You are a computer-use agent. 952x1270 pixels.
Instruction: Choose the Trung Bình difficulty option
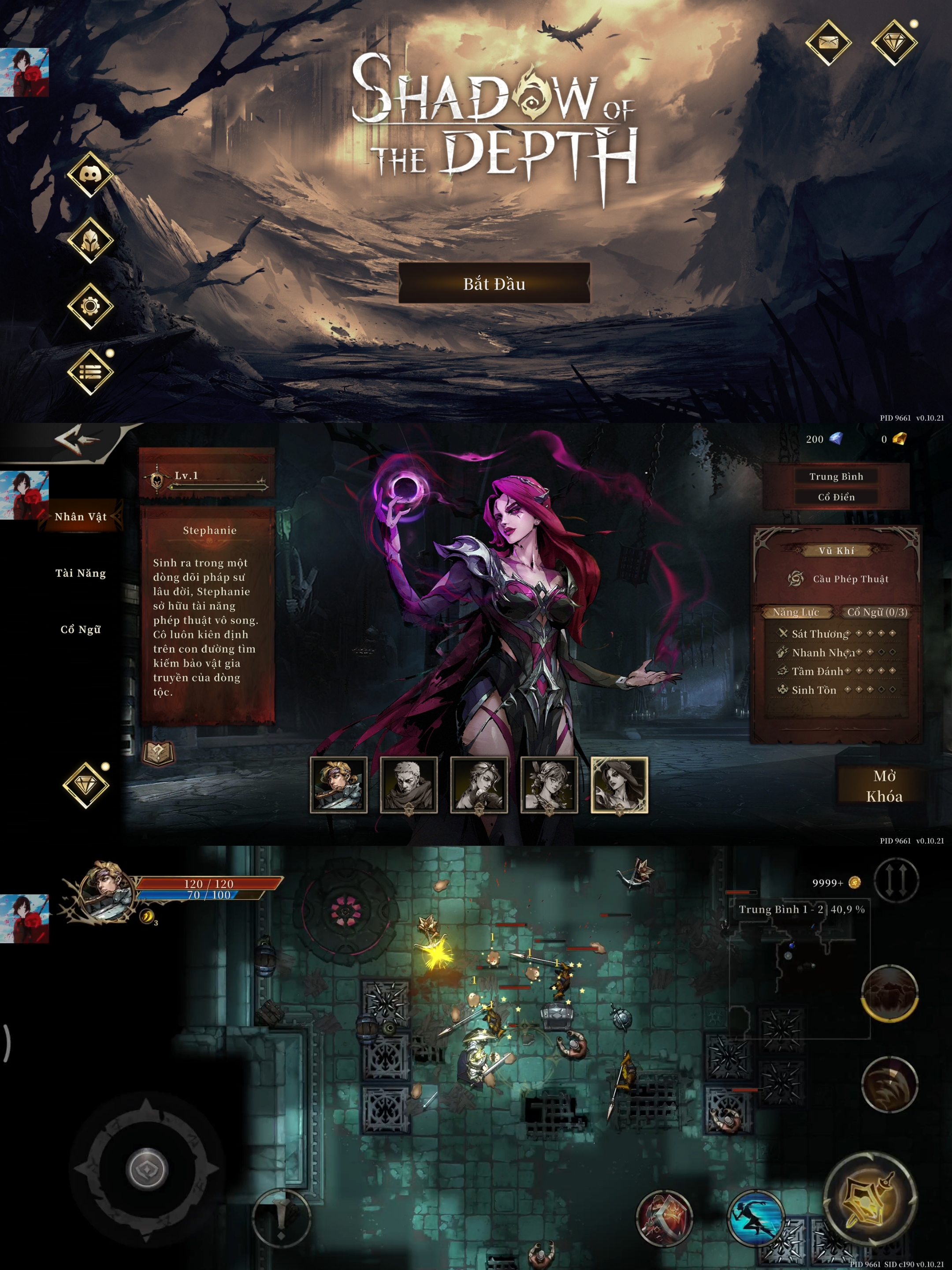point(836,477)
